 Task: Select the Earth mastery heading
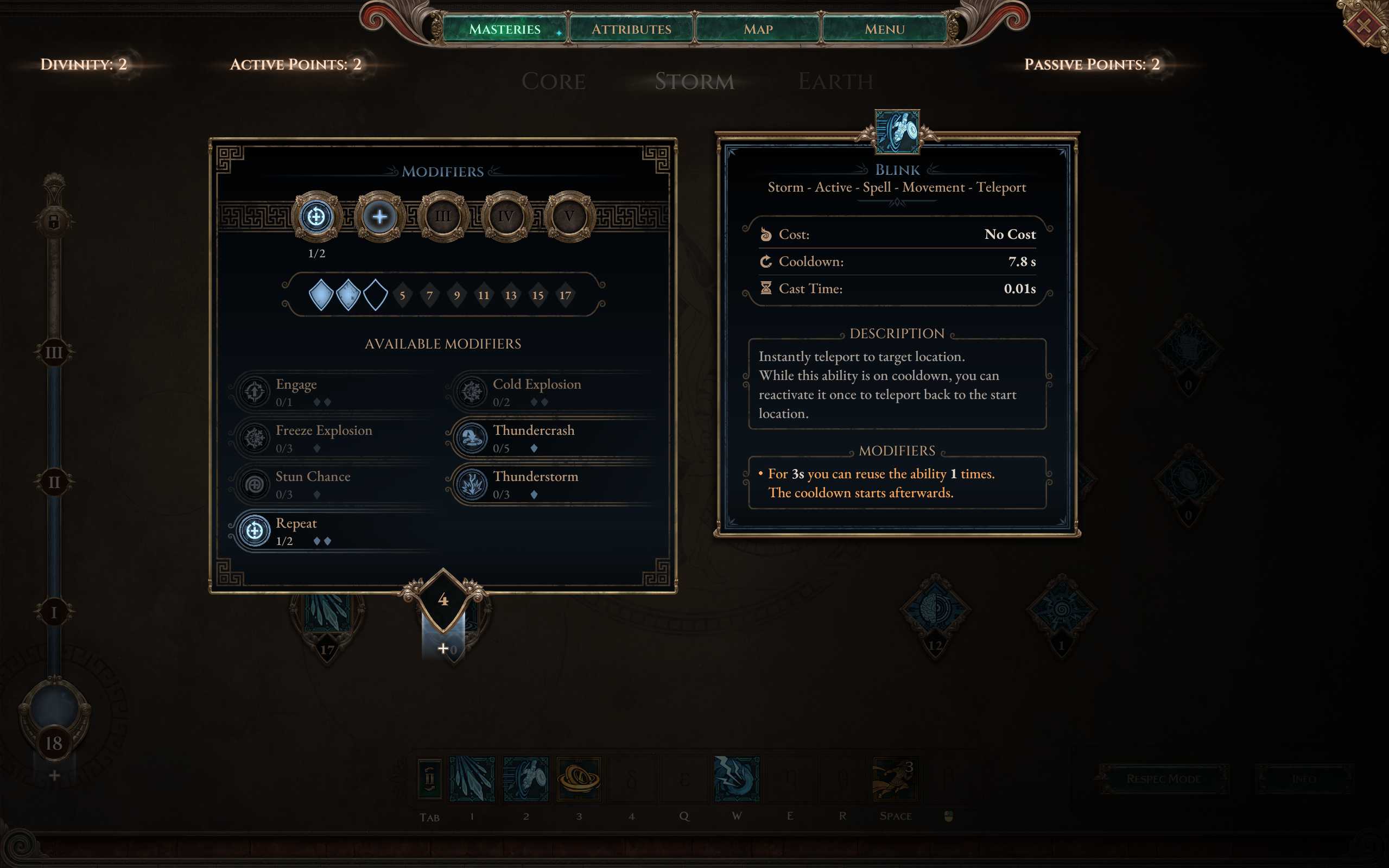[836, 81]
